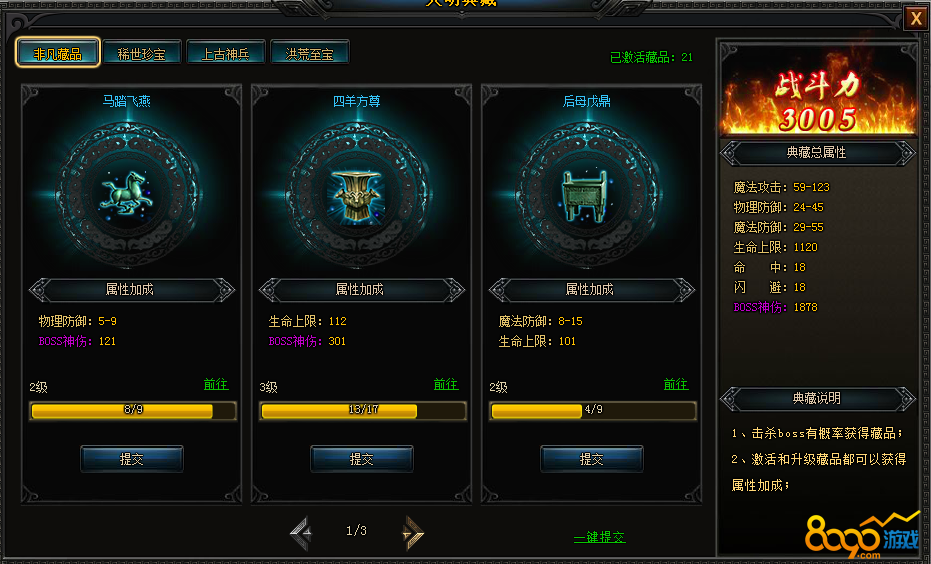
Task: Submit items for 四羊方尊 with 提交
Action: point(362,459)
